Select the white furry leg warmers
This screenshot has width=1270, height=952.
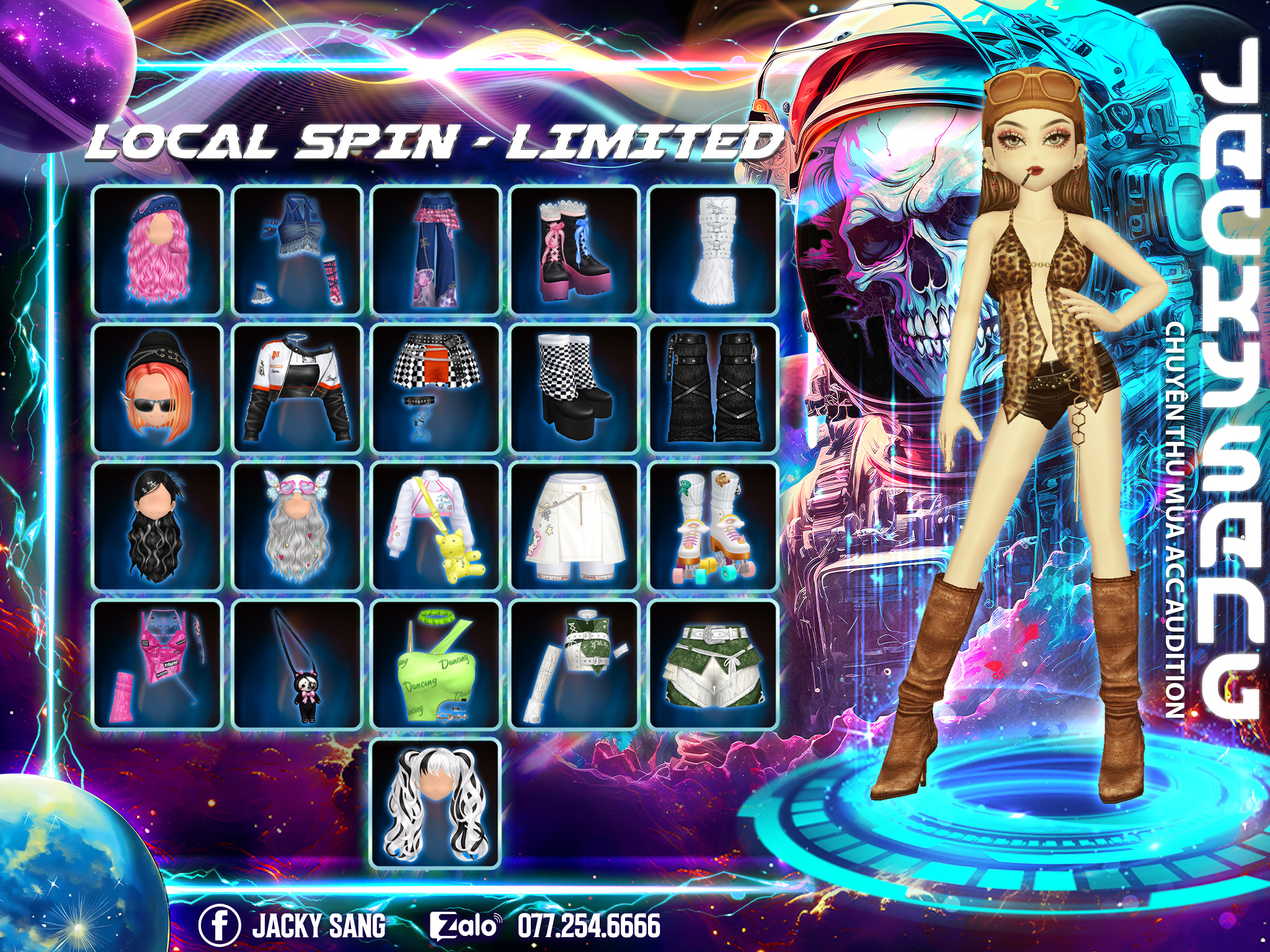(714, 250)
